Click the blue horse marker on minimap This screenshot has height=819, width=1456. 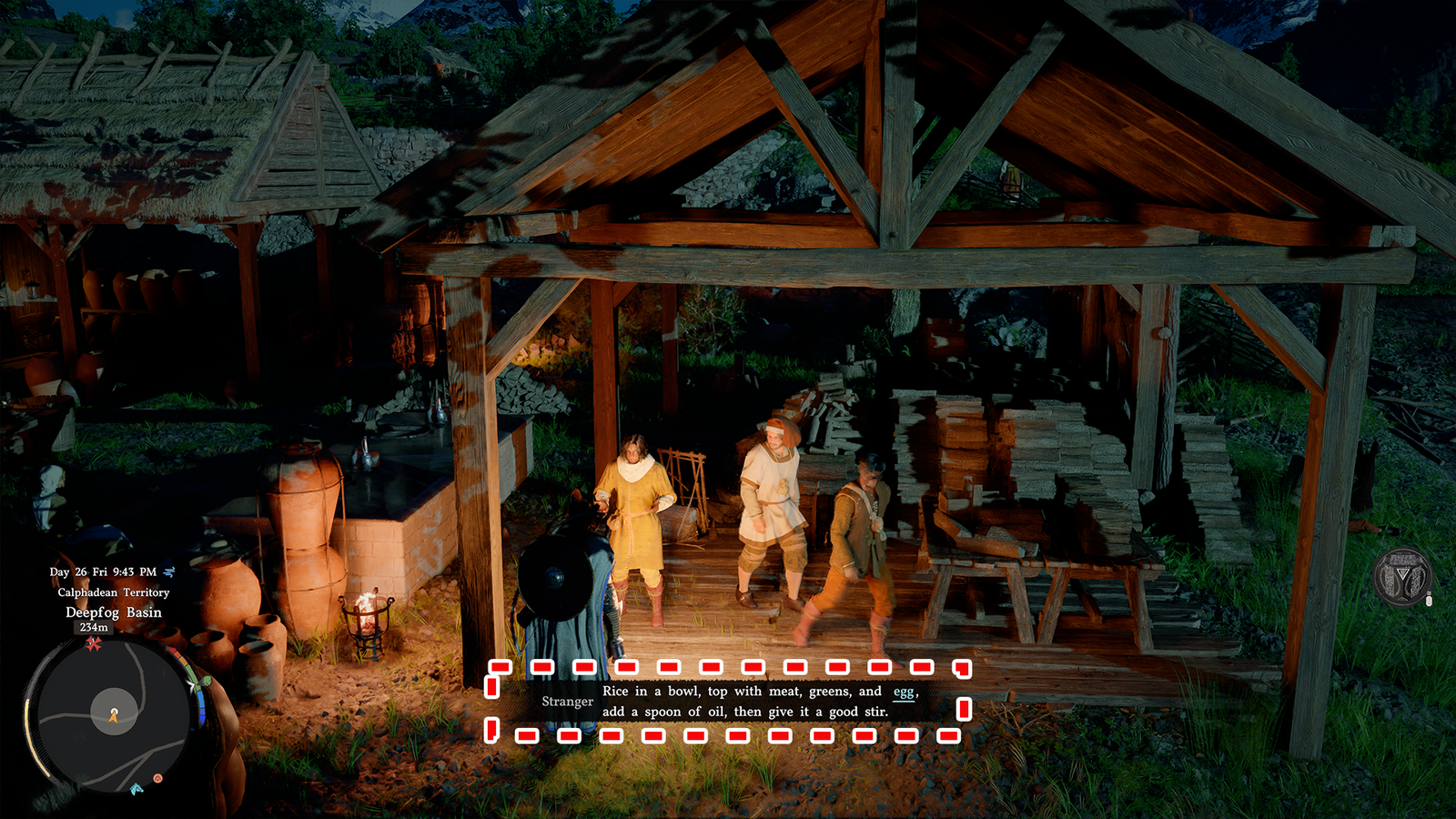pyautogui.click(x=136, y=788)
